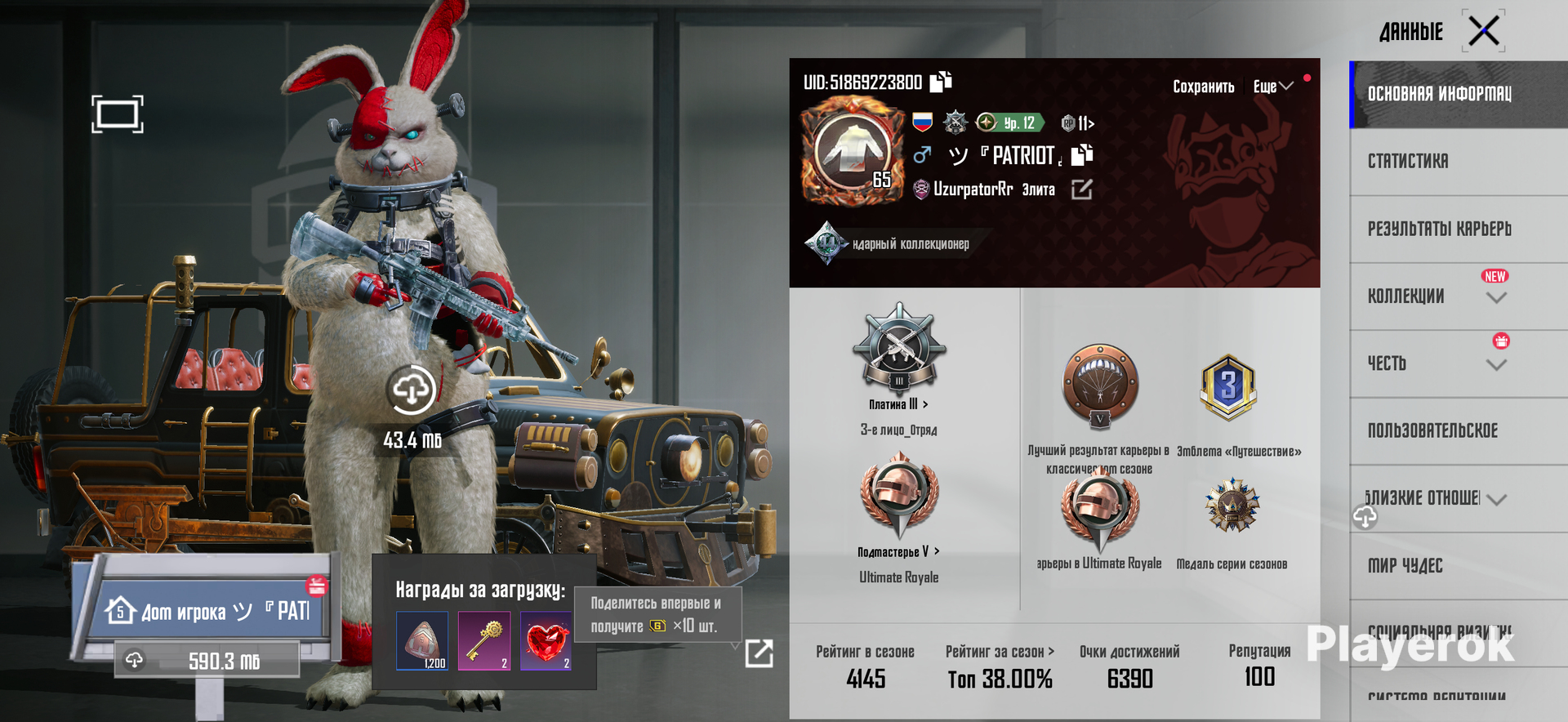Select the Основная информация tab
Screen dimensions: 1568x722
(x=1439, y=94)
